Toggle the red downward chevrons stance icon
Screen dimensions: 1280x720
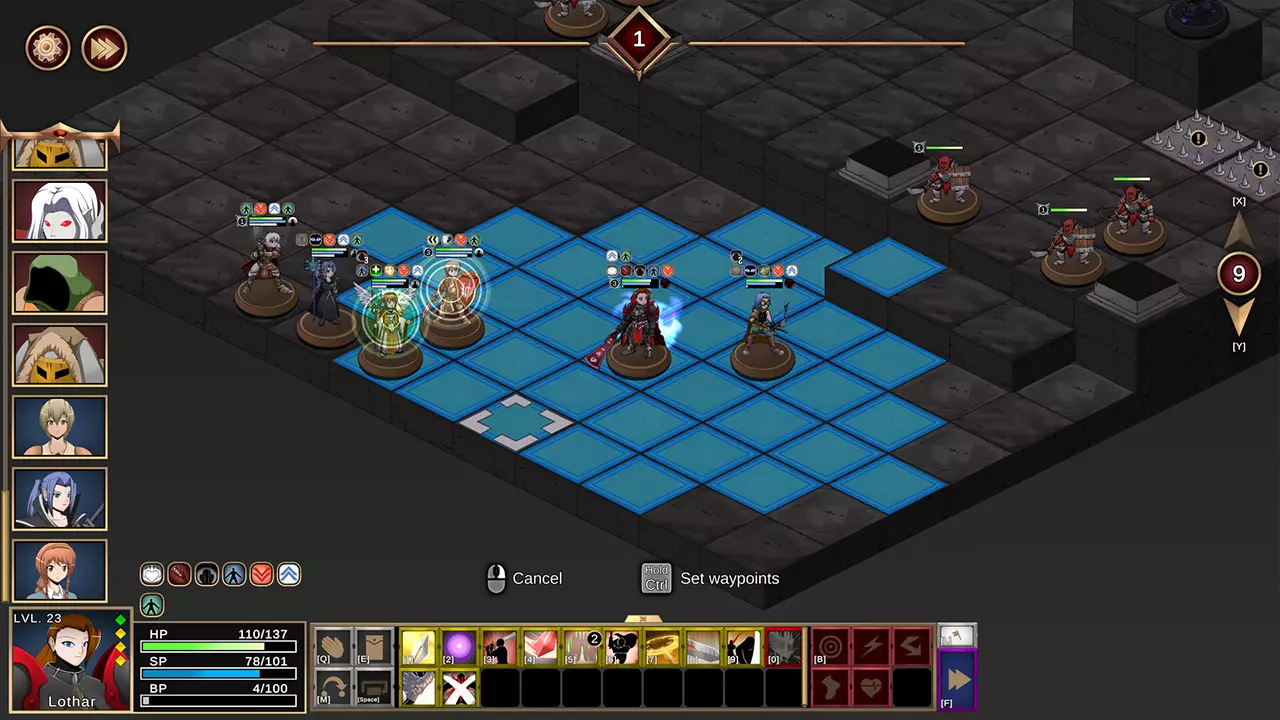[262, 574]
